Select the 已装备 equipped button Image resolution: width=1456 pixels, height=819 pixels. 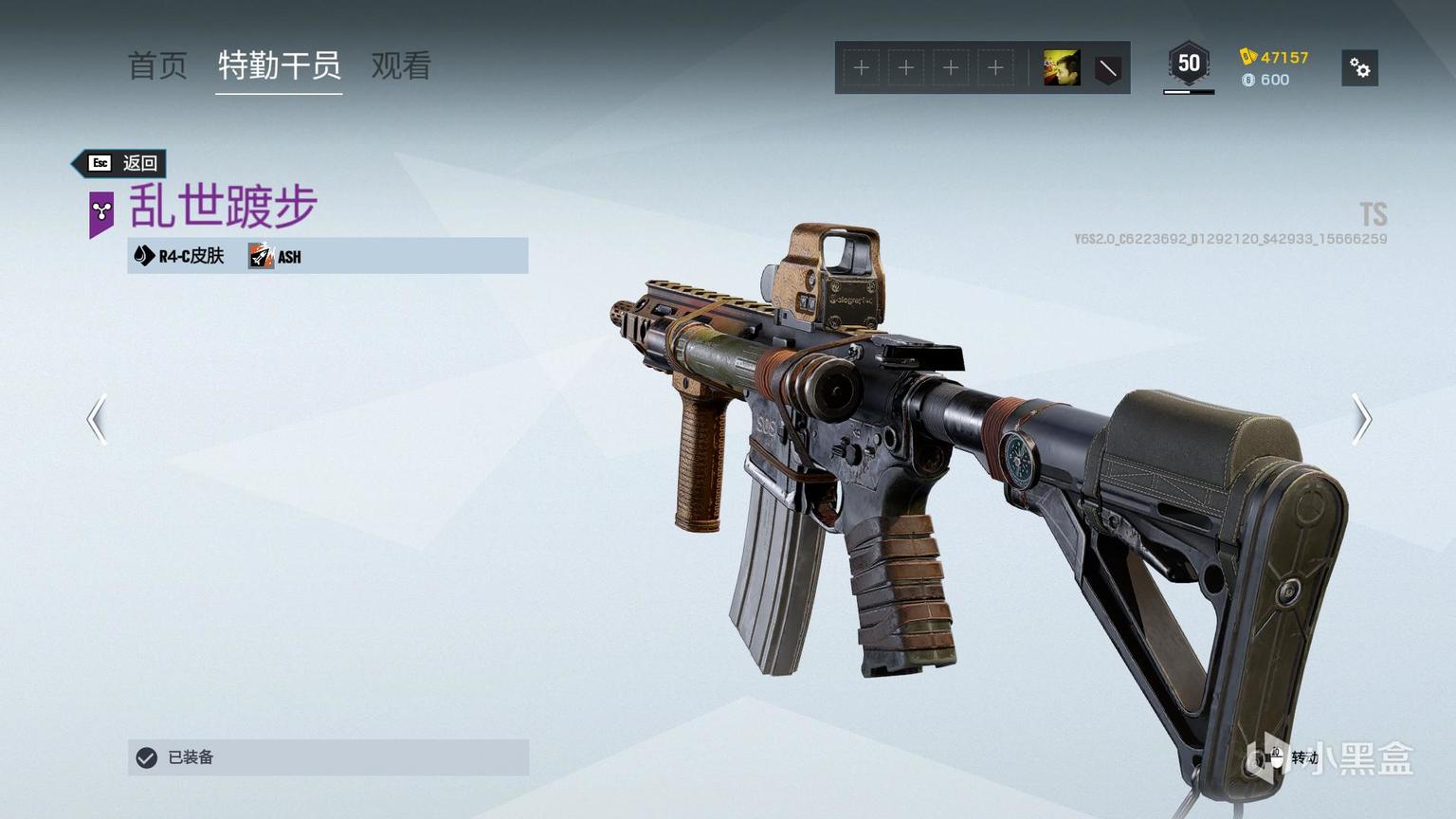pos(328,757)
